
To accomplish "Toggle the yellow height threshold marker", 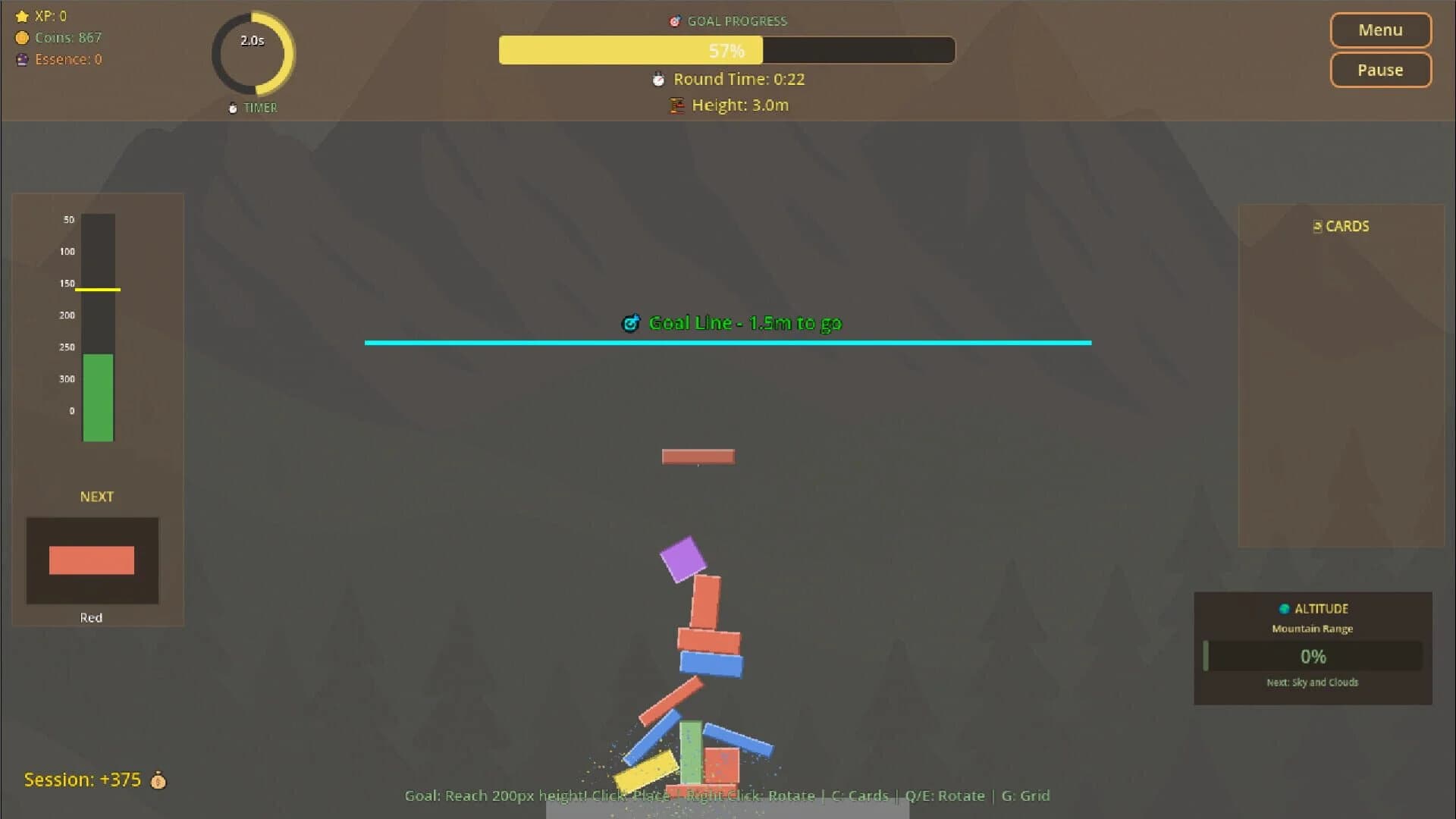I will (98, 290).
